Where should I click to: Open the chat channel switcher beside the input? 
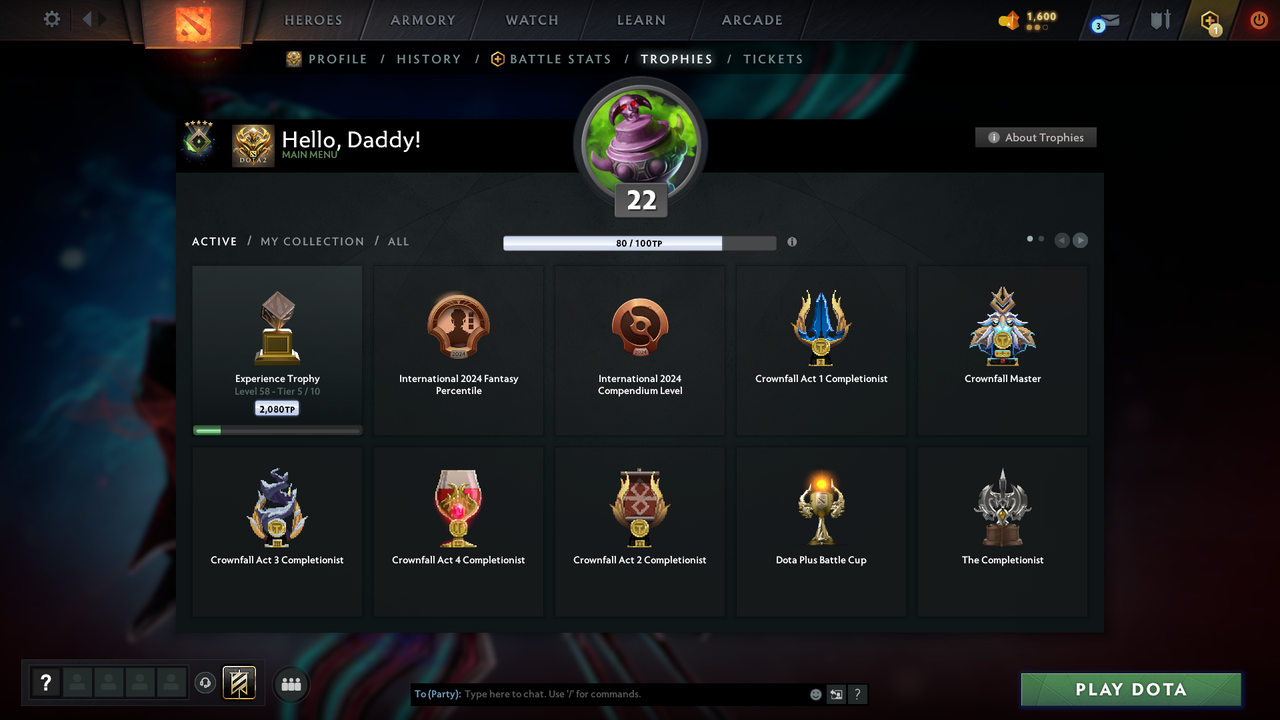click(836, 693)
